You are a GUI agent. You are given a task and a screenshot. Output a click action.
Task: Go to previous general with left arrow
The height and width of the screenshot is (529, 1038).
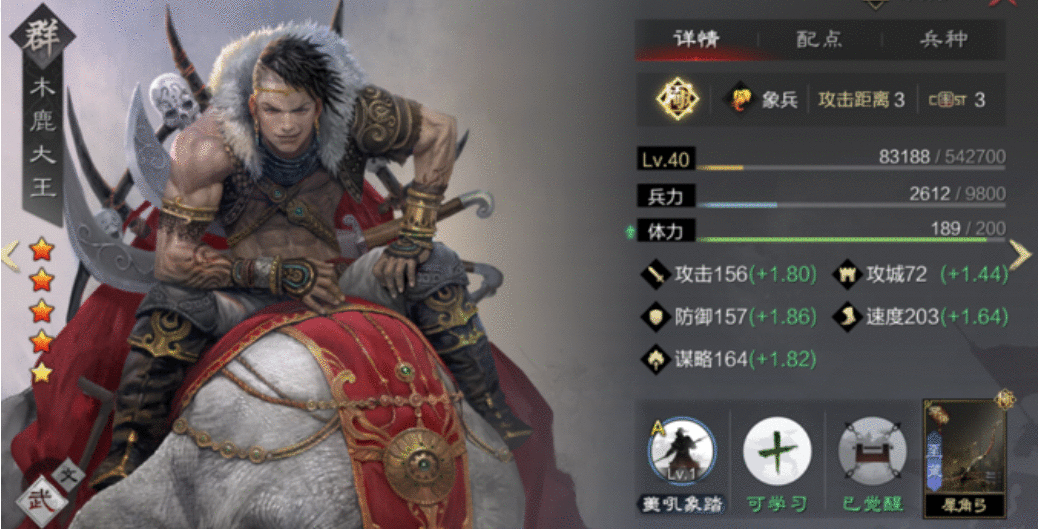(10, 255)
